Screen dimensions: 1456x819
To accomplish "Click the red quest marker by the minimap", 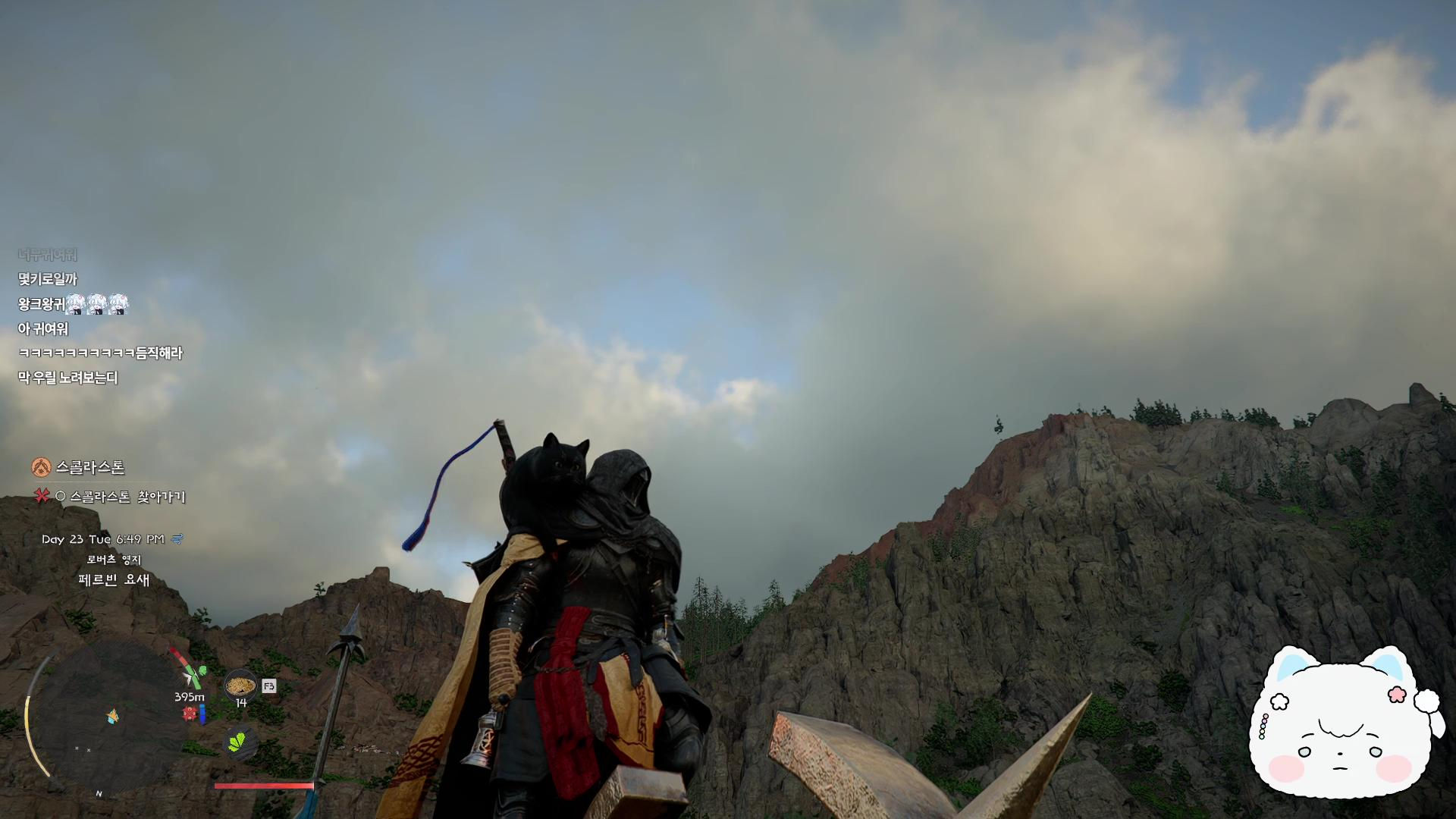I will [190, 714].
